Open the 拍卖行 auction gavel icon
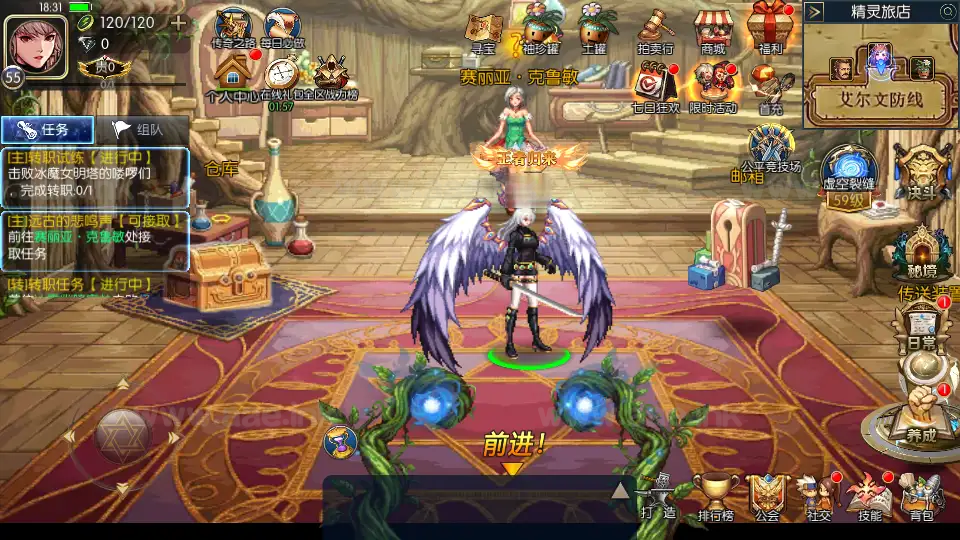Image resolution: width=960 pixels, height=540 pixels. pos(655,30)
